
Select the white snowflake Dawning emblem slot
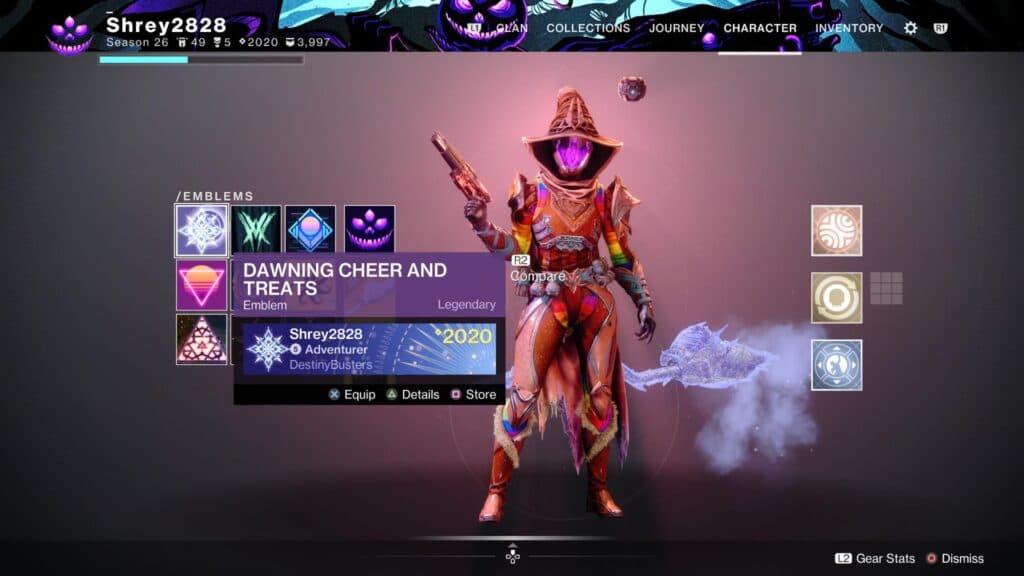tap(201, 230)
